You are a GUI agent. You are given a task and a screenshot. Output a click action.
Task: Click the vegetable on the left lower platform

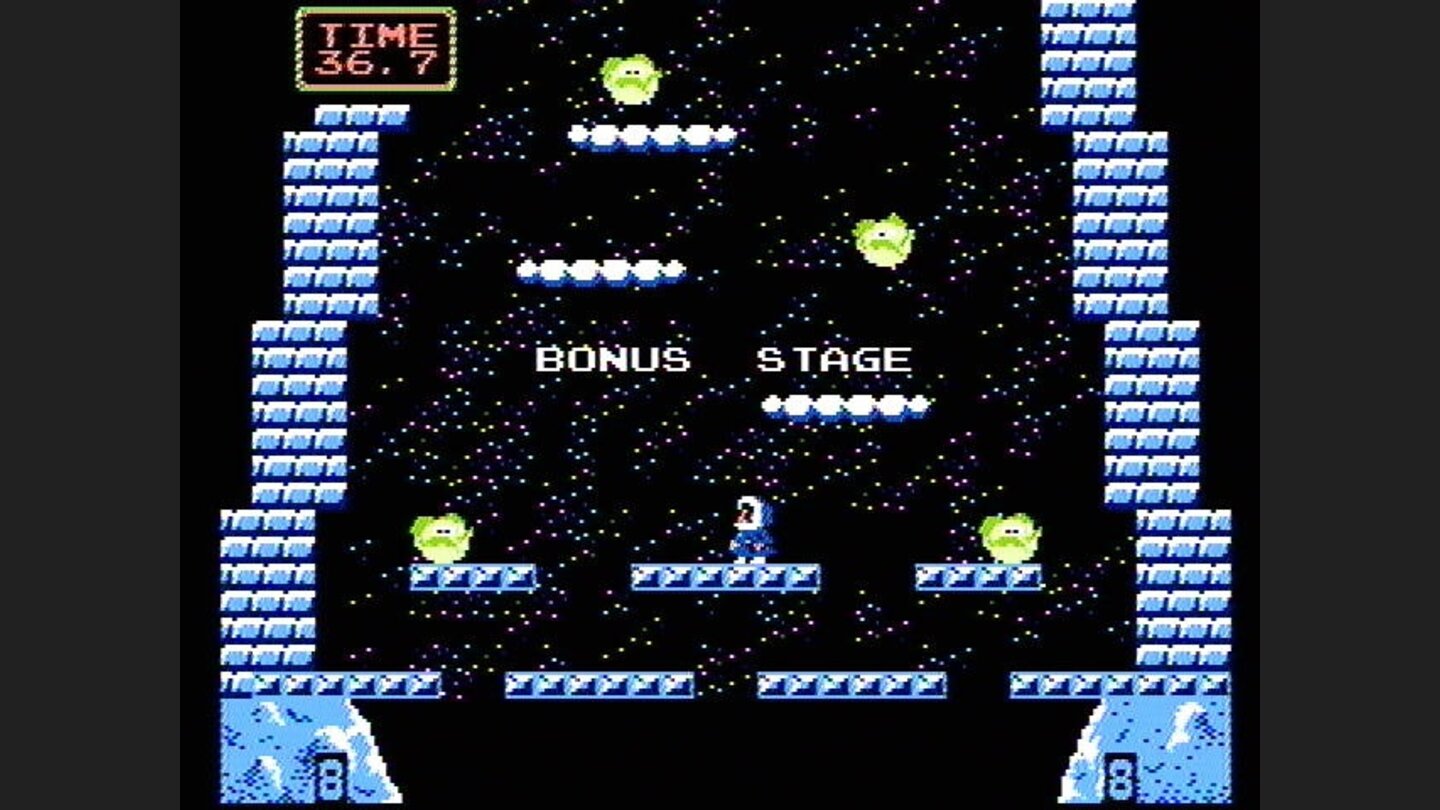(x=440, y=535)
